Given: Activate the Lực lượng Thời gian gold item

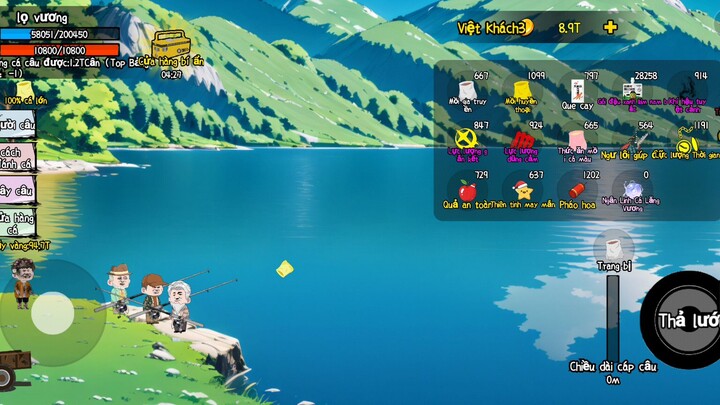Looking at the screenshot, I should point(690,141).
